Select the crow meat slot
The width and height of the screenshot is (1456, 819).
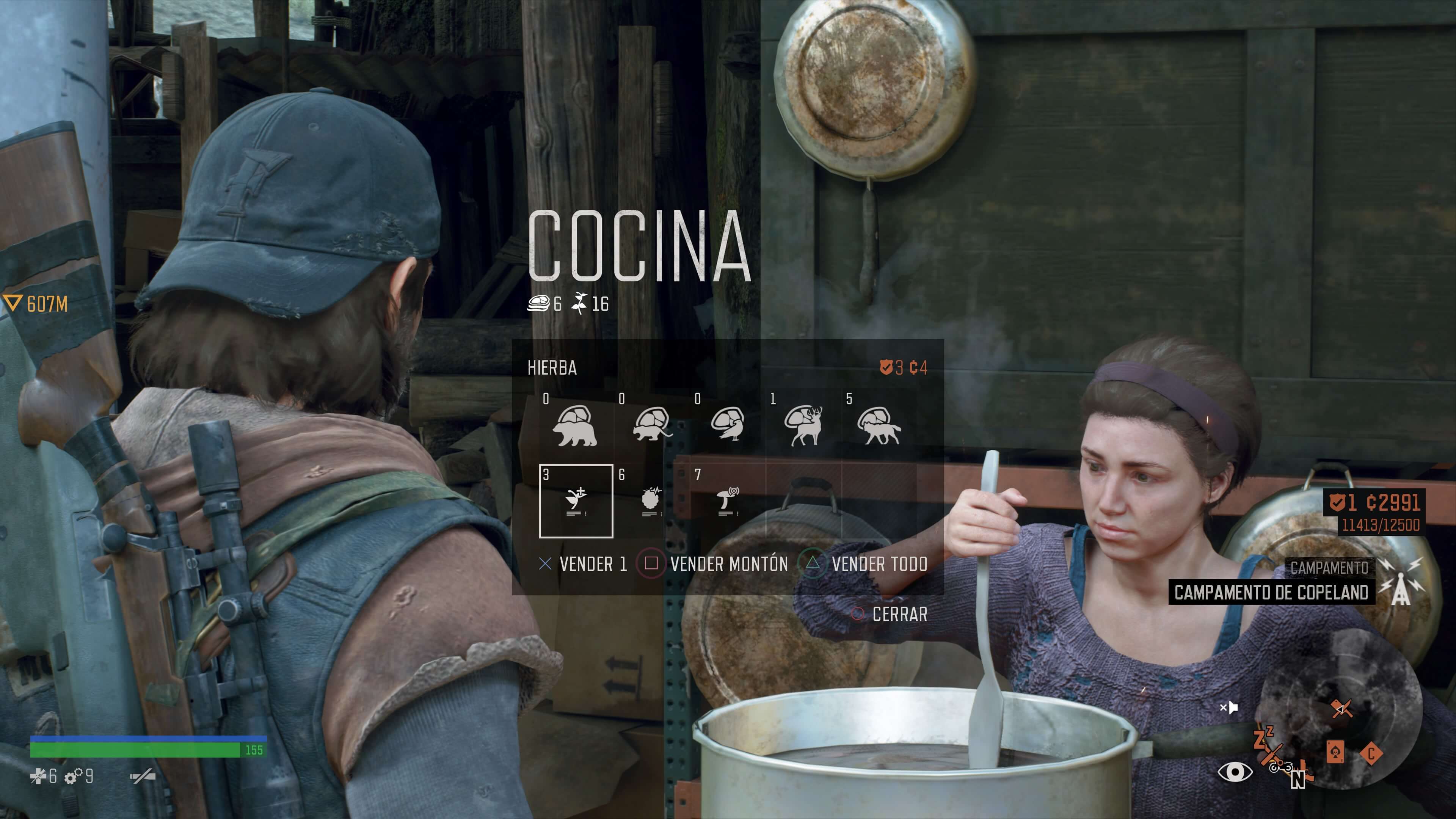(x=728, y=425)
